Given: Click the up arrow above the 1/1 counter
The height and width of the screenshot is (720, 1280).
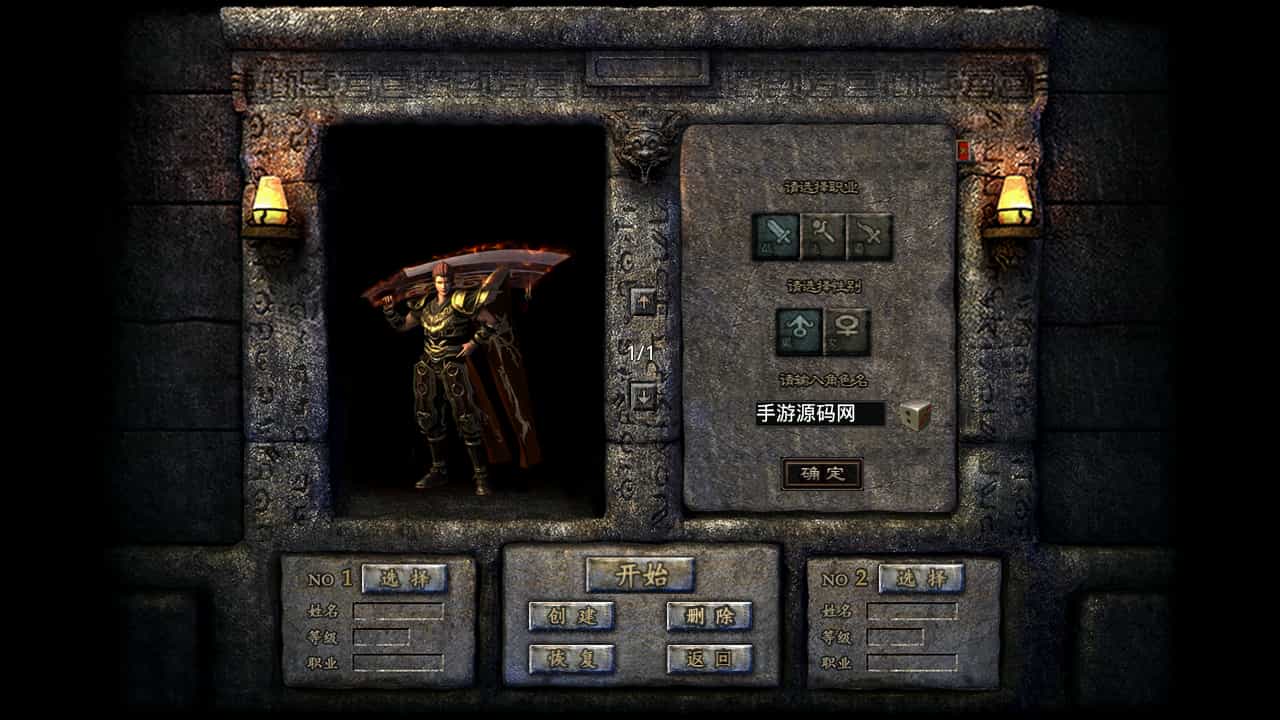Looking at the screenshot, I should coord(643,300).
